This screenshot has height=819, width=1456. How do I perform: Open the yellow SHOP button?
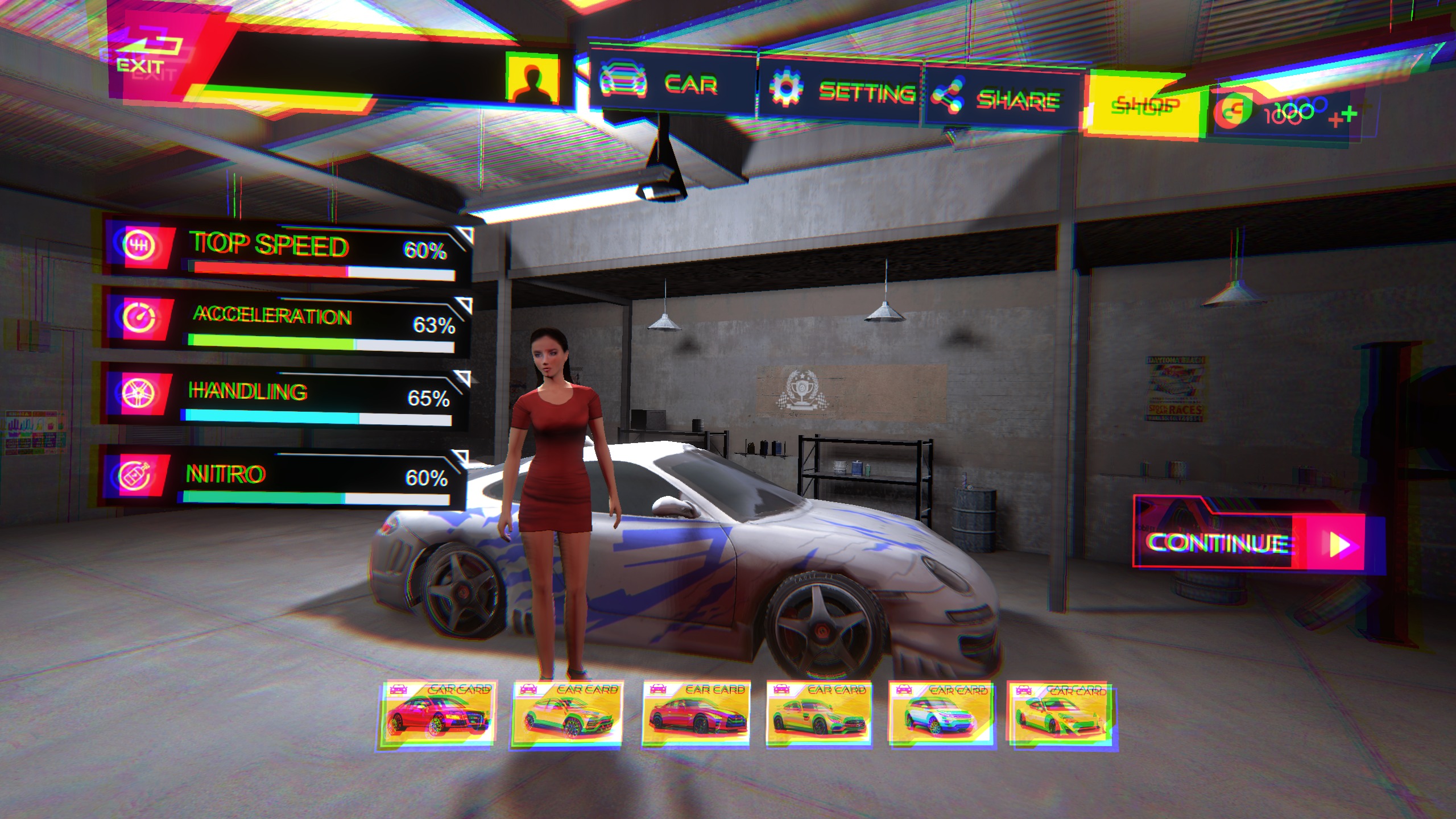point(1143,106)
